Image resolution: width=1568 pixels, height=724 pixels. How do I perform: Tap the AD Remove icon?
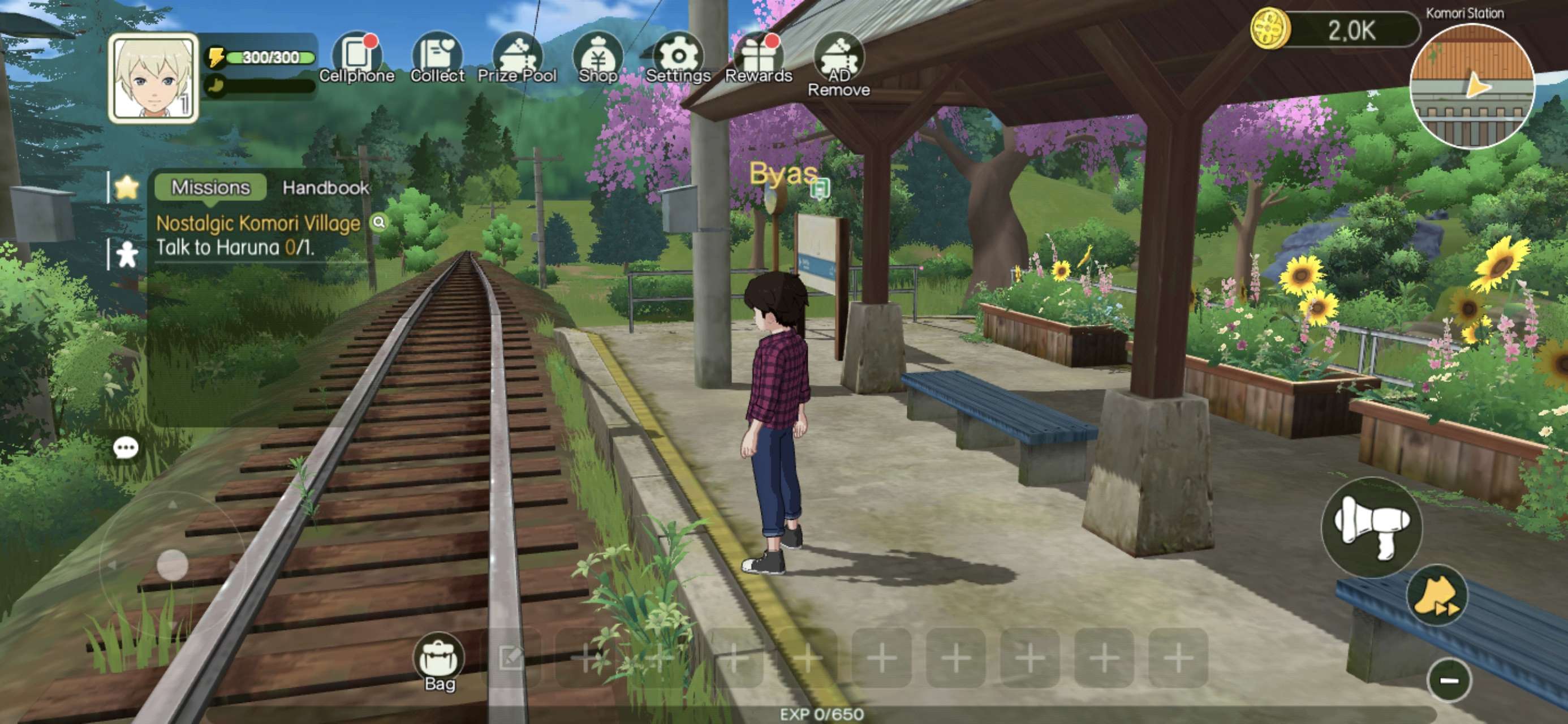click(x=839, y=61)
